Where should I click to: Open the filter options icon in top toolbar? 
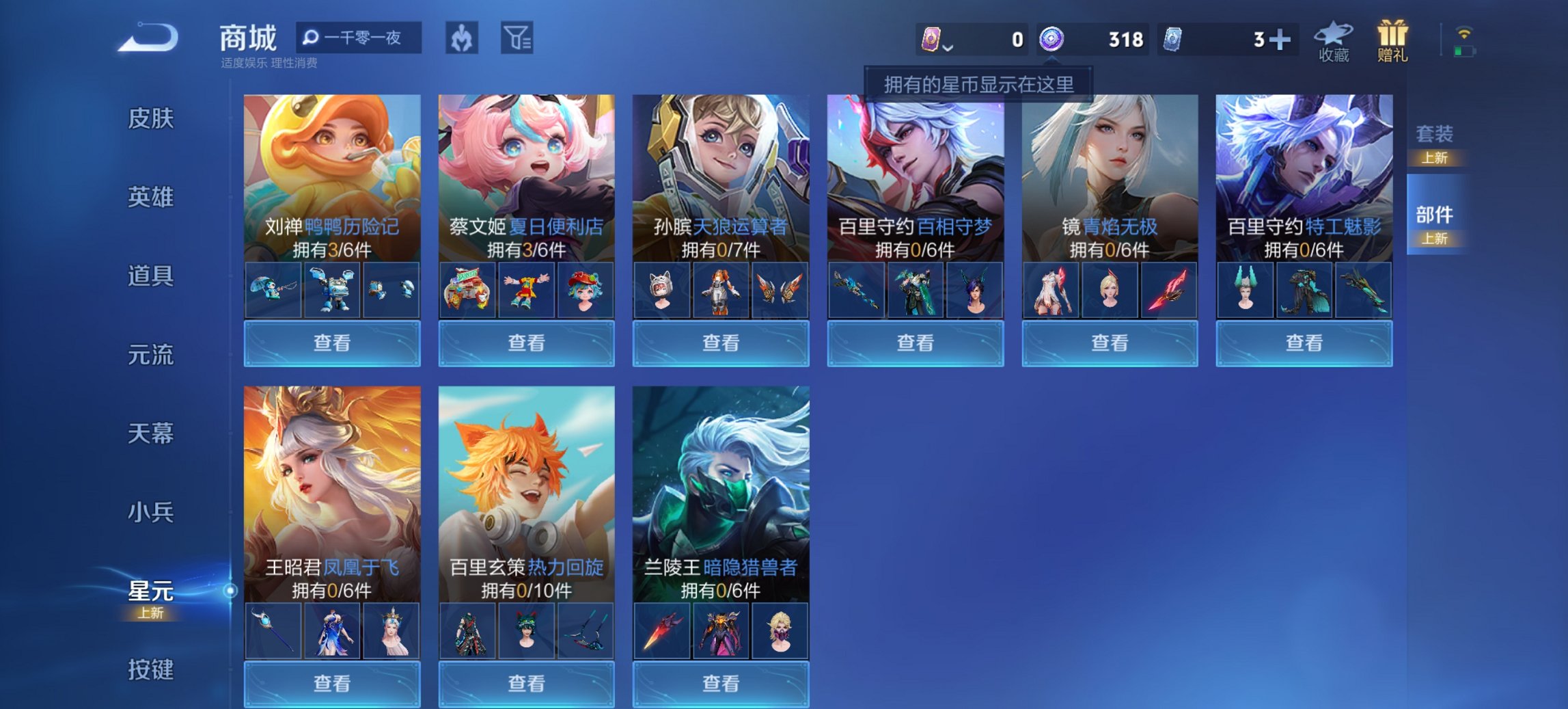tap(519, 39)
